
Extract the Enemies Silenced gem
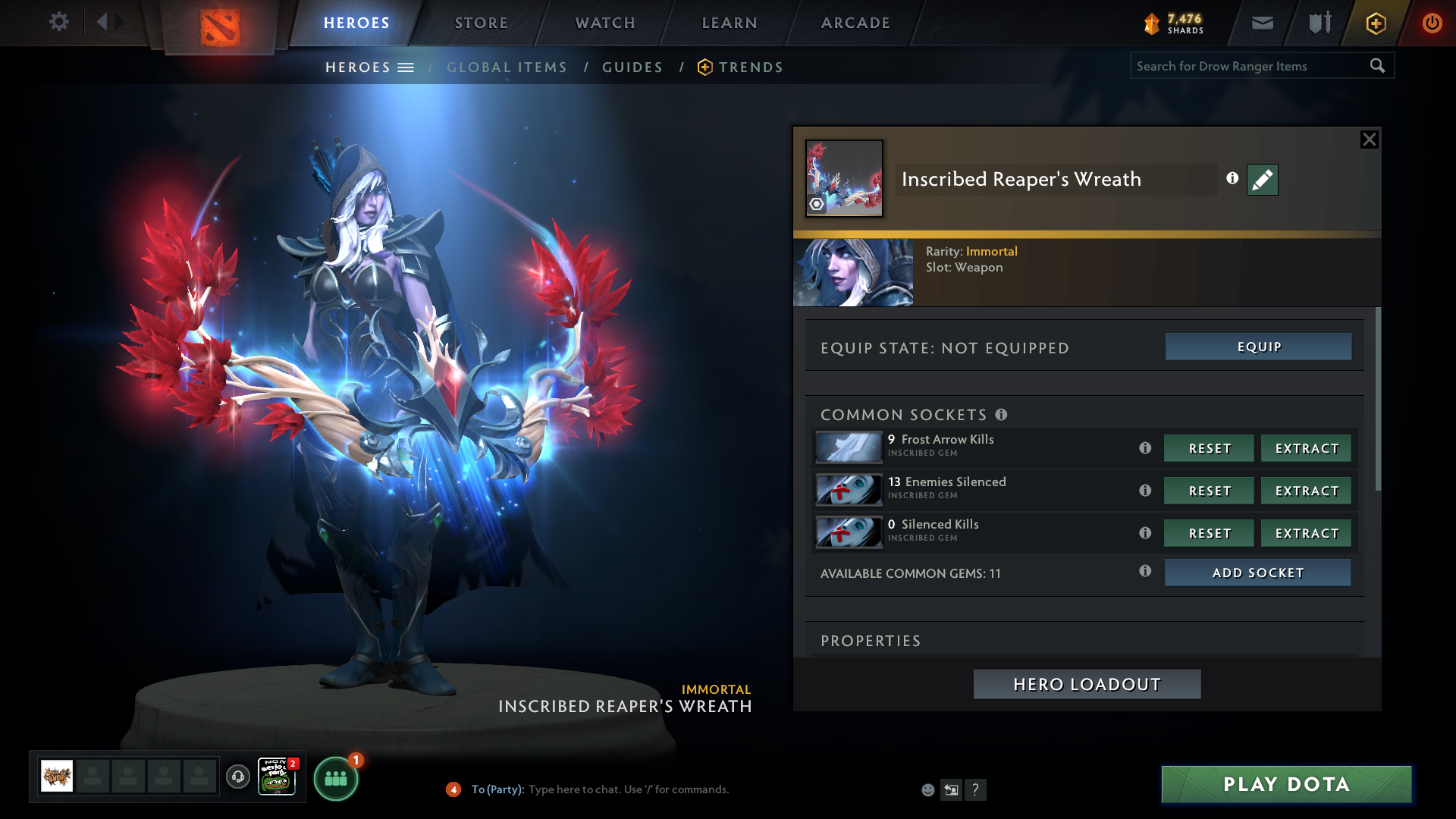[x=1306, y=491]
